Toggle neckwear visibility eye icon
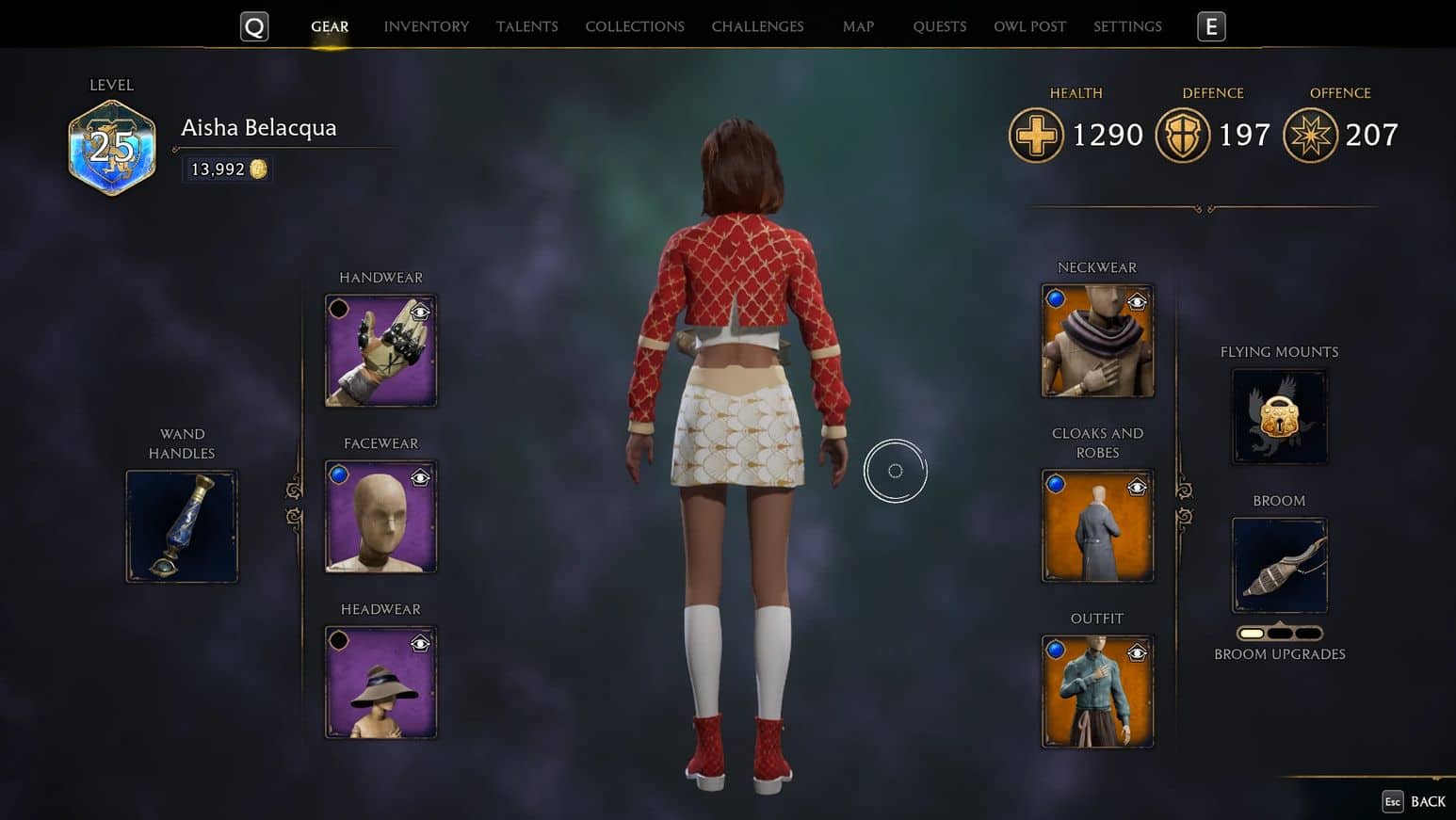This screenshot has height=820, width=1456. (x=1137, y=302)
